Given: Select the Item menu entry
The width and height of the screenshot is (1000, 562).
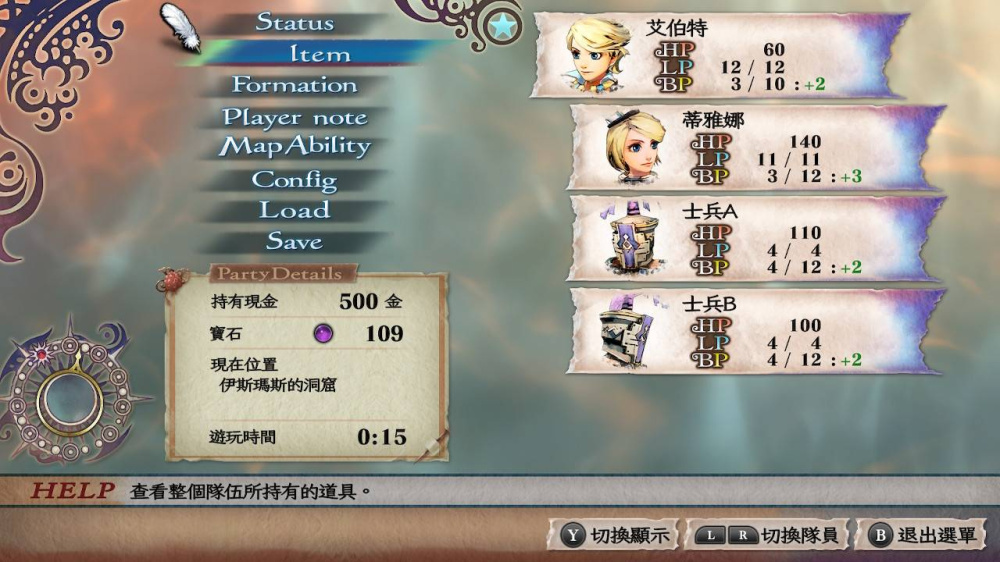Looking at the screenshot, I should click(x=319, y=54).
